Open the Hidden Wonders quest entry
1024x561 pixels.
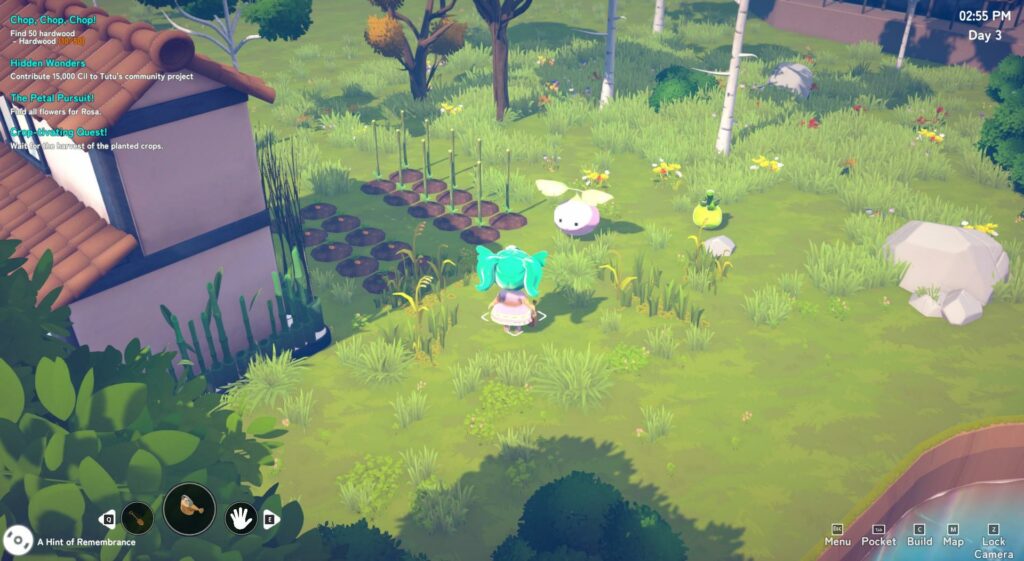50,63
